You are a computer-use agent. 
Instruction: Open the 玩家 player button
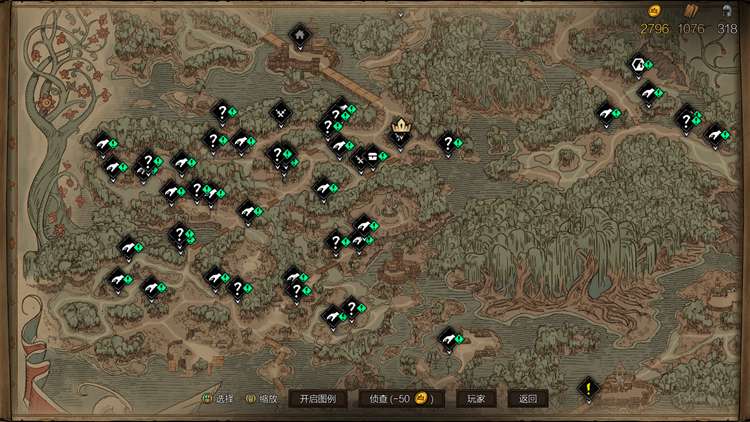(476, 398)
